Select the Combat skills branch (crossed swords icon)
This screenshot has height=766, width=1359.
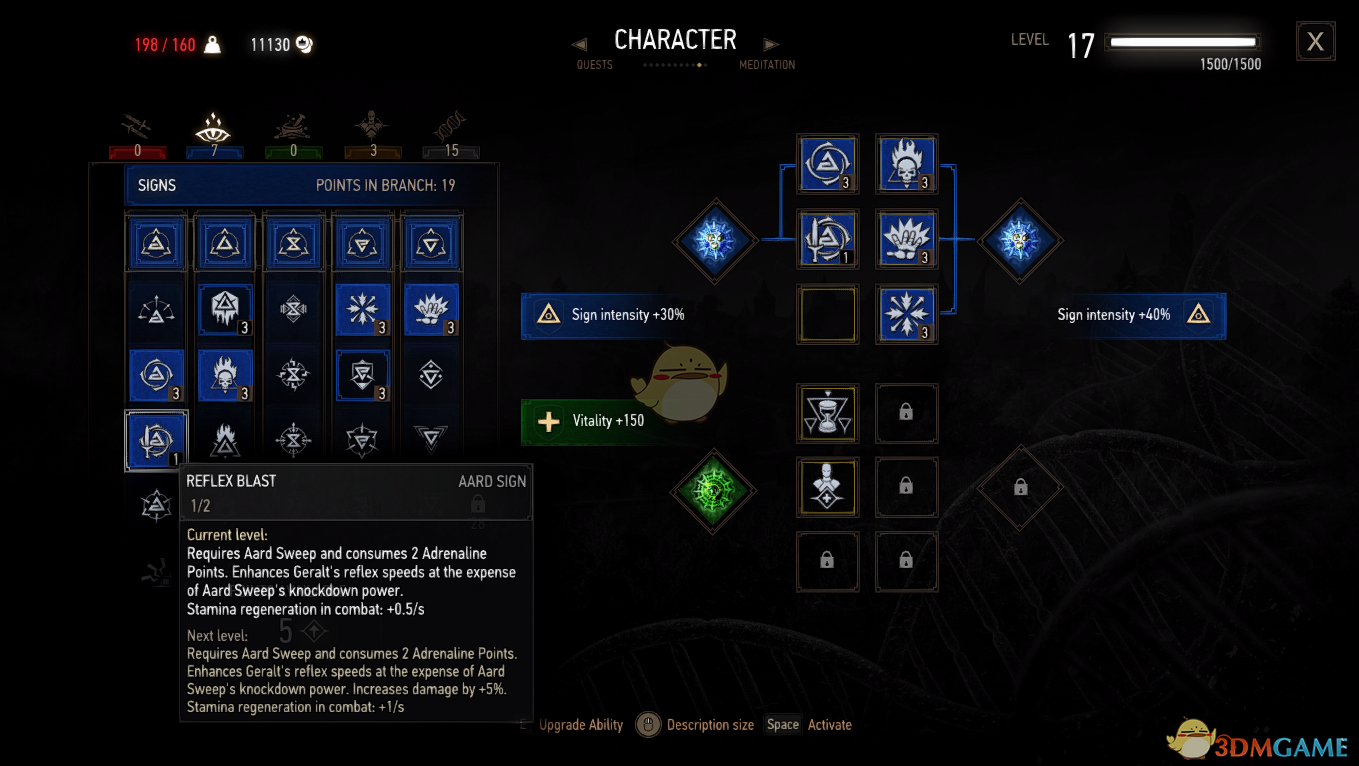pyautogui.click(x=137, y=127)
